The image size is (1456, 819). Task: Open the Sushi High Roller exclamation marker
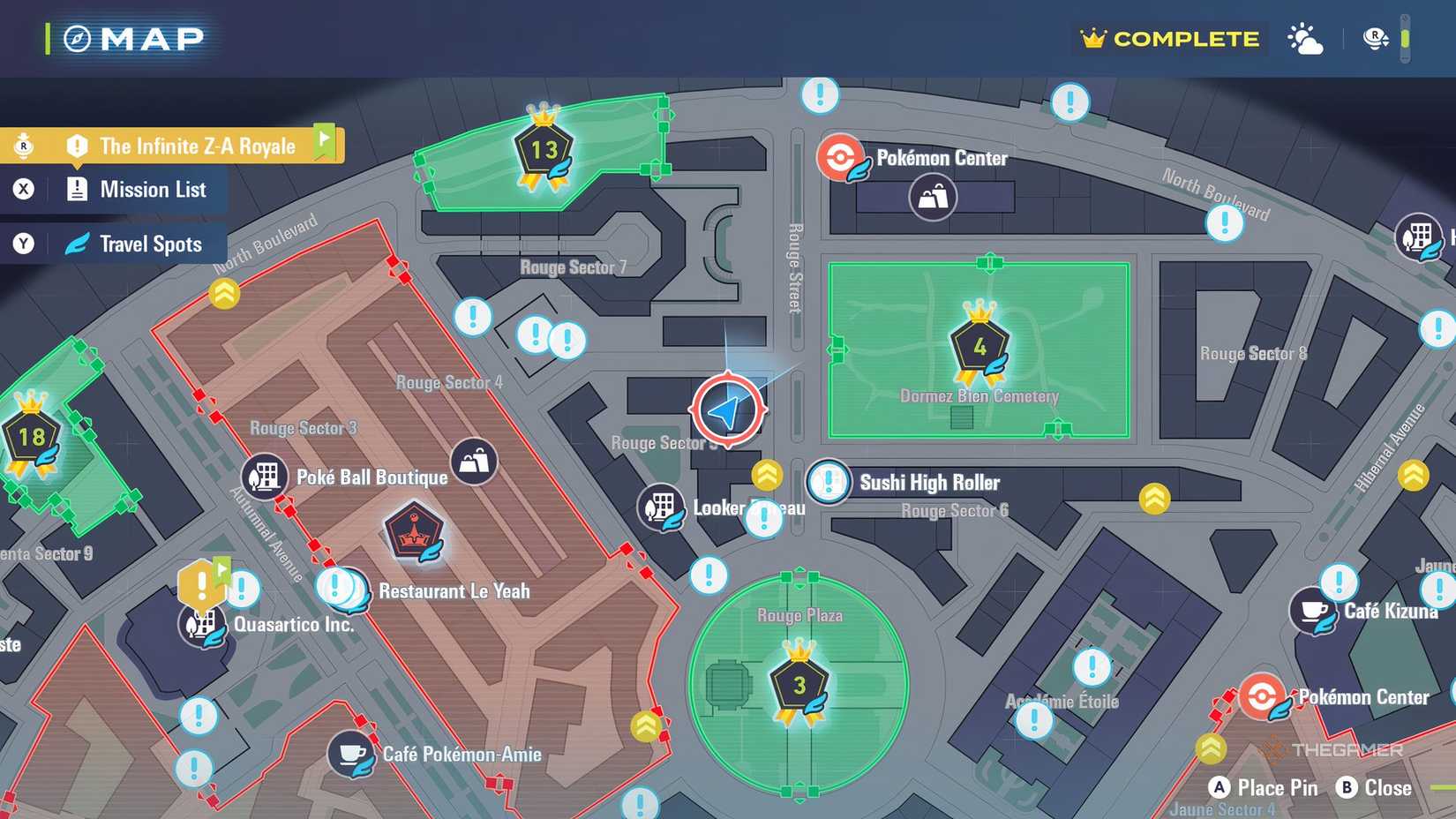pos(828,483)
